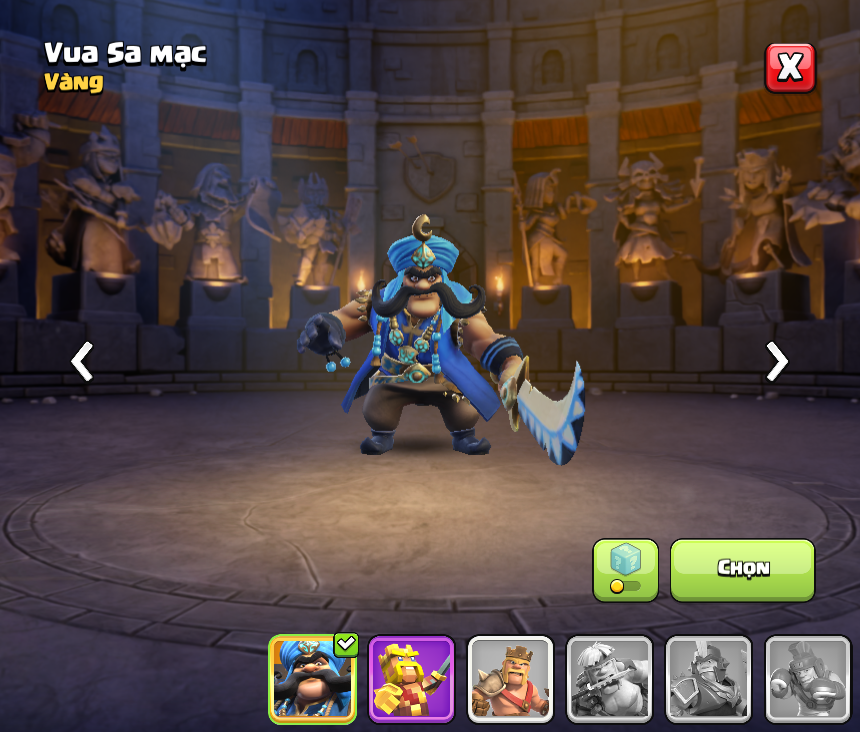Image resolution: width=860 pixels, height=732 pixels.
Task: Show the next hero skin with right arrow
Action: (776, 361)
